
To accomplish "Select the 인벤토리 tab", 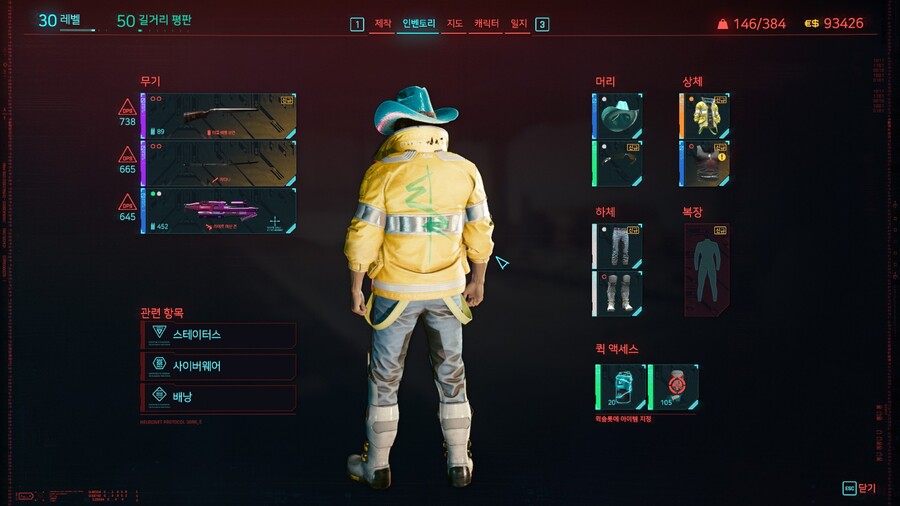I will click(x=419, y=23).
